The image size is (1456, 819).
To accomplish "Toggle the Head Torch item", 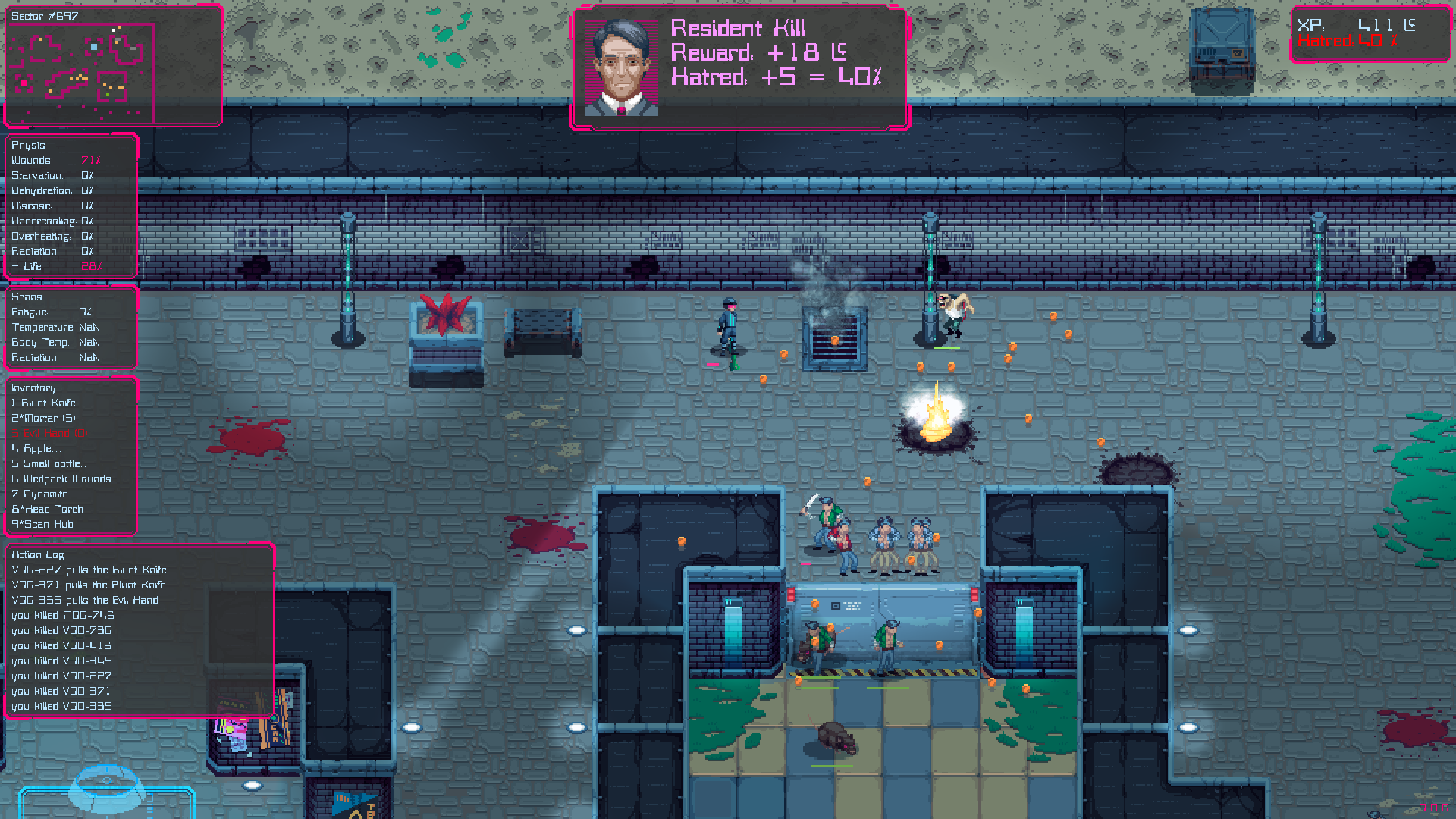I will click(48, 509).
